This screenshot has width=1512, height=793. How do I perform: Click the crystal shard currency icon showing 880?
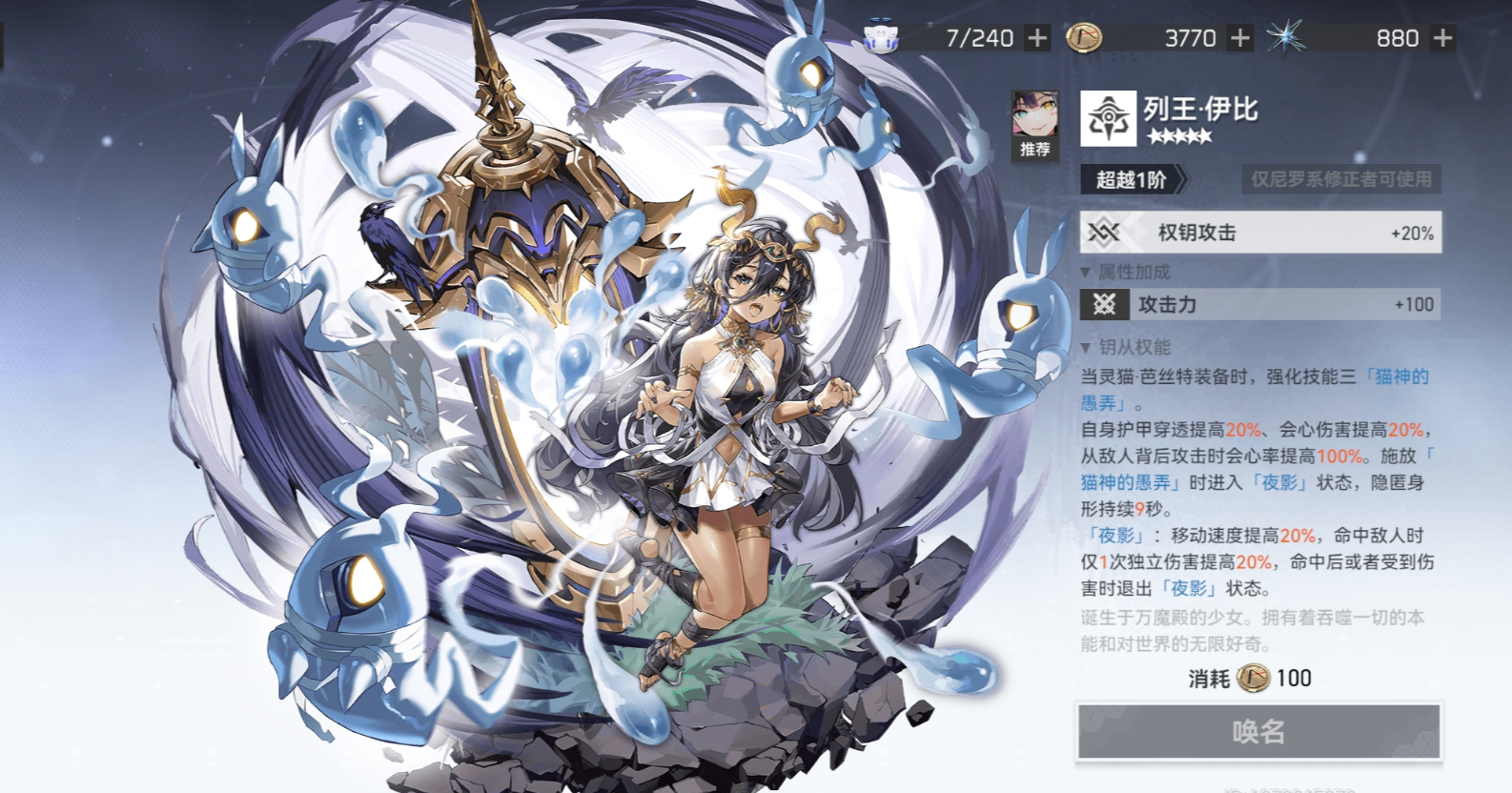(1287, 36)
